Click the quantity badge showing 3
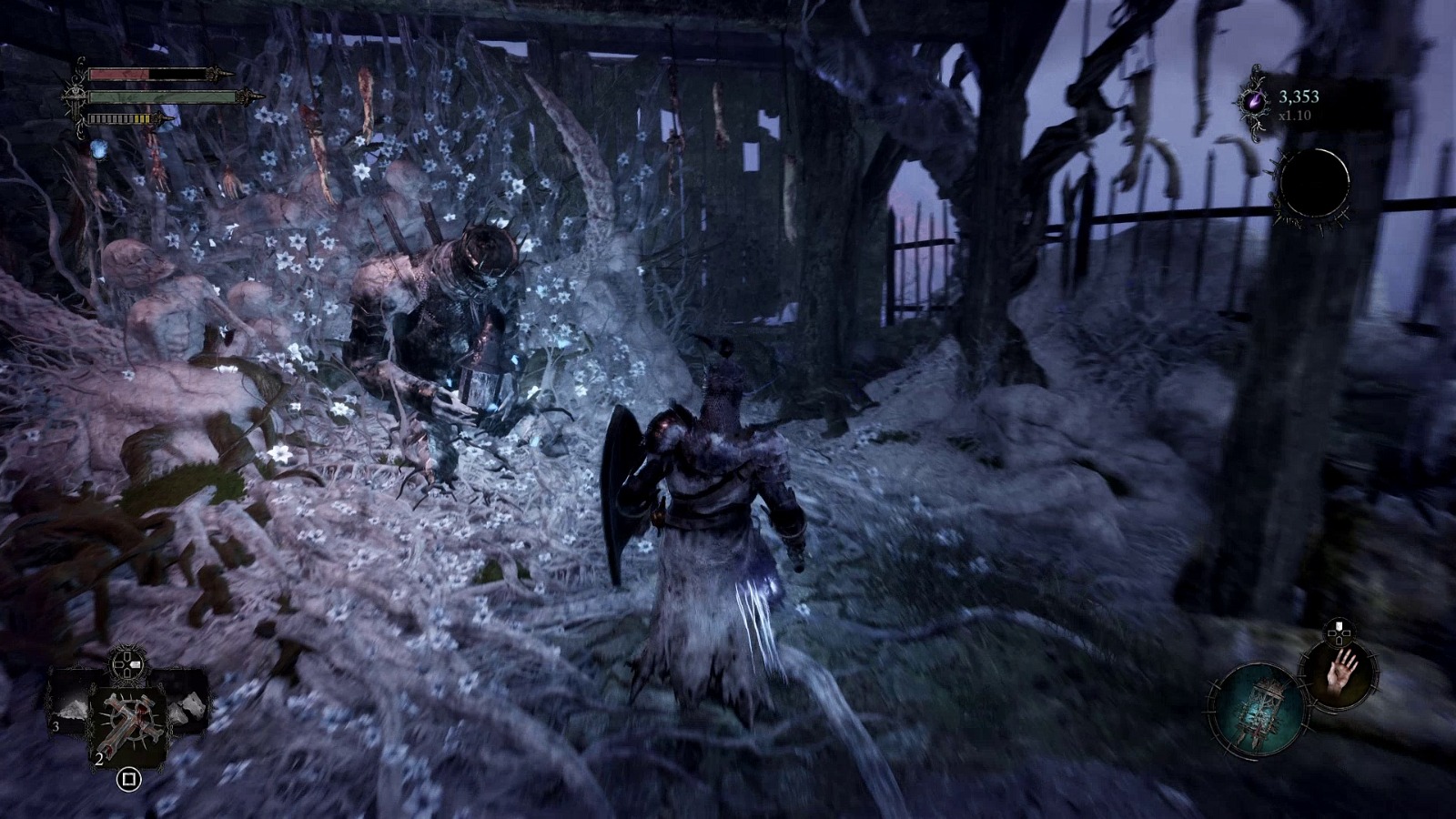This screenshot has height=819, width=1456. click(56, 726)
